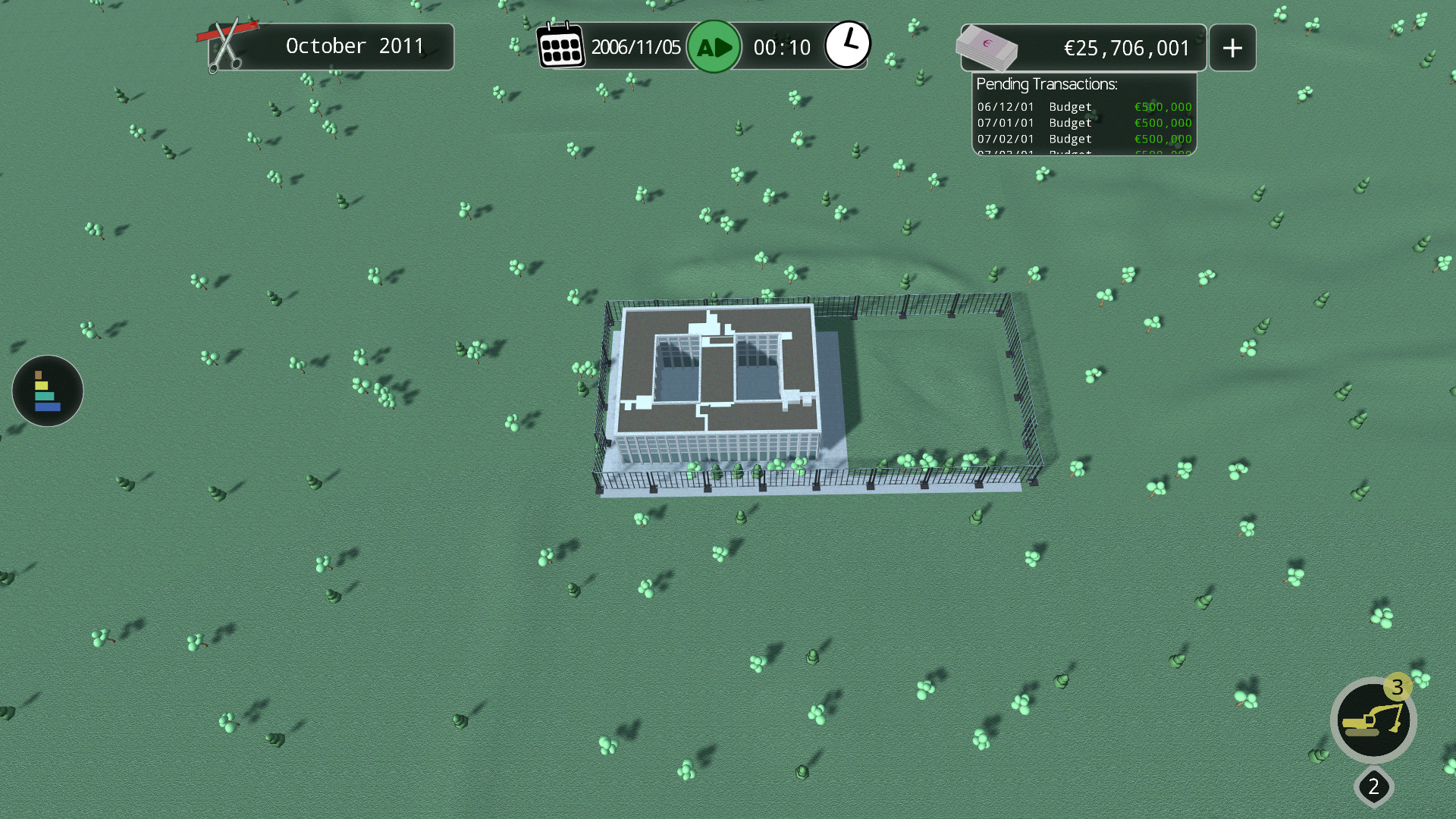Click the clock face icon
Screen dimensions: 1456x819
849,44
